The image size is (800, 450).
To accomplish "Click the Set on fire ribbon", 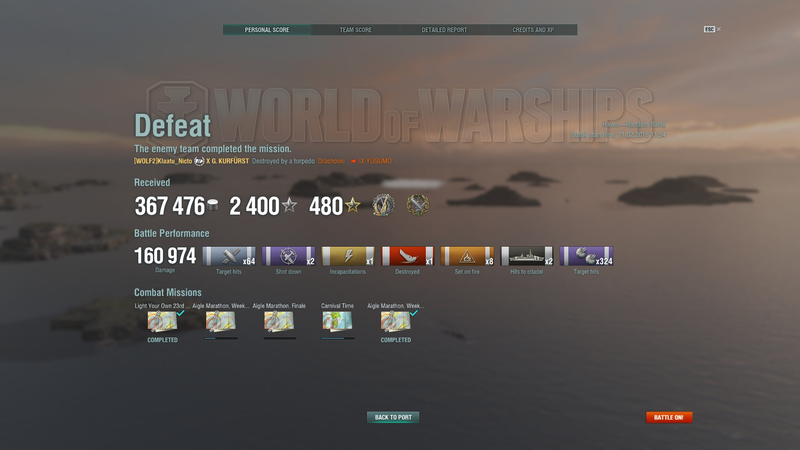I will [467, 256].
